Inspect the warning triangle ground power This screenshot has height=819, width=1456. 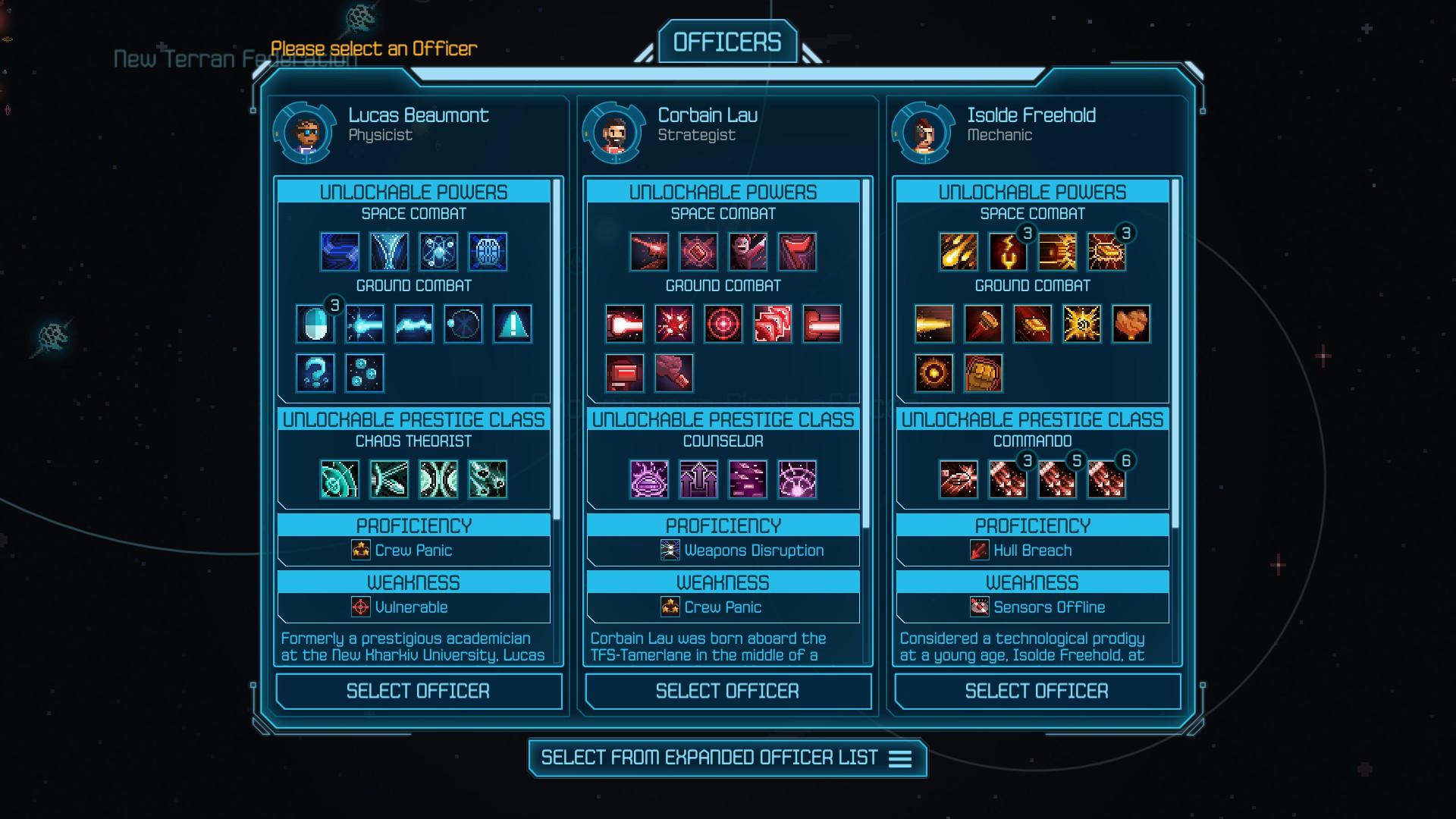(x=513, y=324)
